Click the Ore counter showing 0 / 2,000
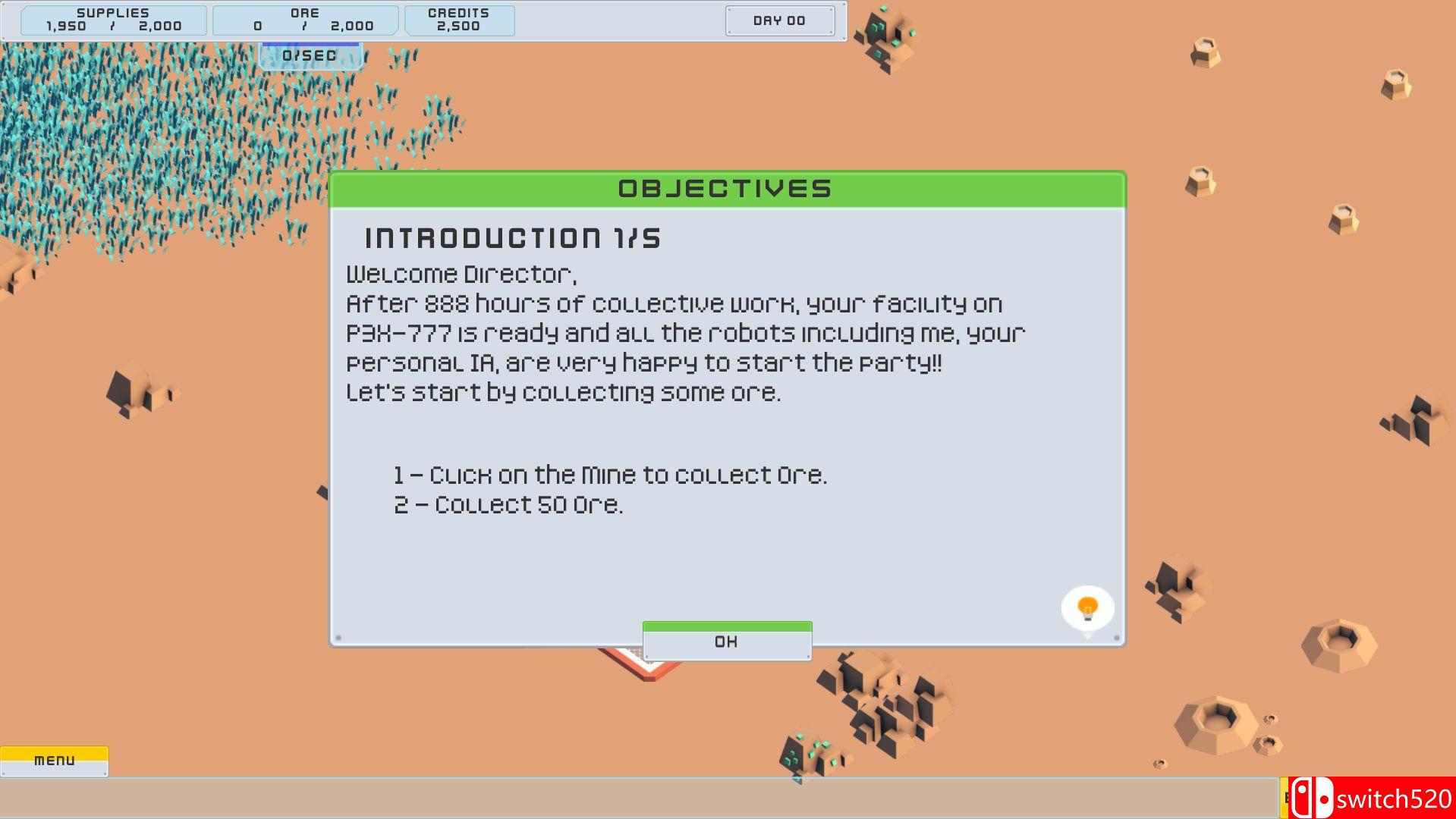Image resolution: width=1456 pixels, height=819 pixels. (306, 20)
